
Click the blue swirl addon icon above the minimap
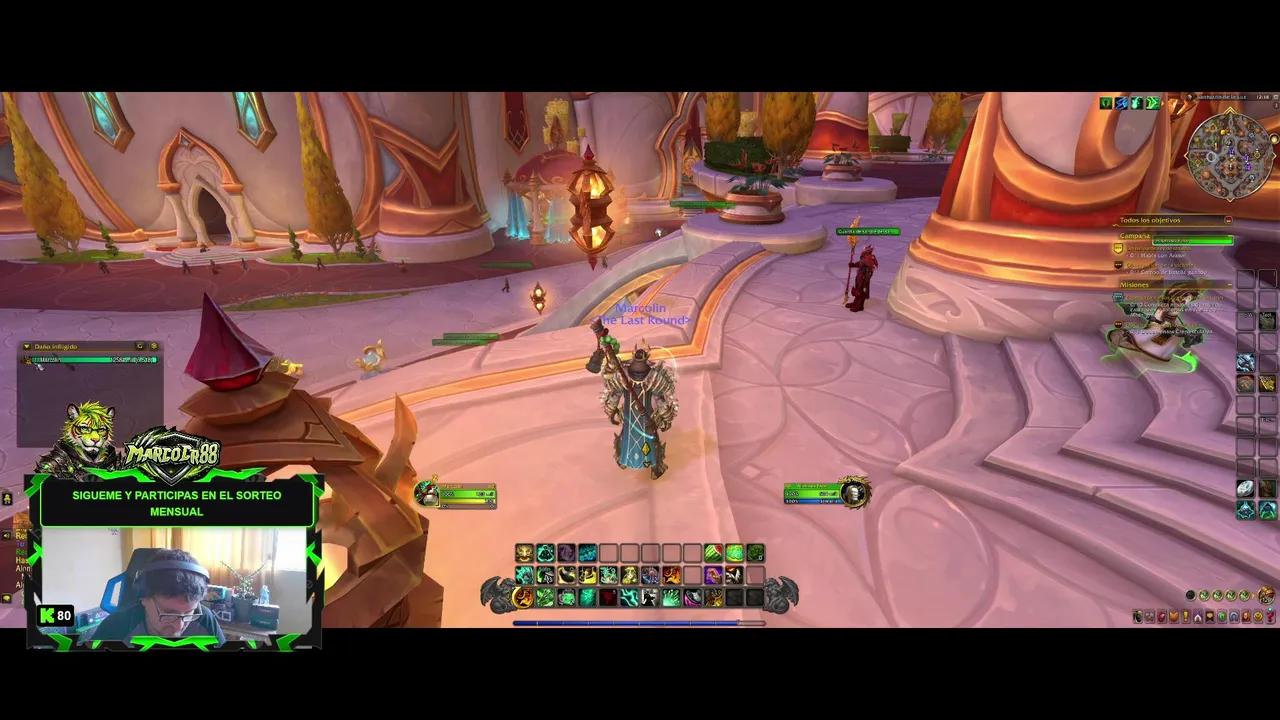coord(1120,102)
